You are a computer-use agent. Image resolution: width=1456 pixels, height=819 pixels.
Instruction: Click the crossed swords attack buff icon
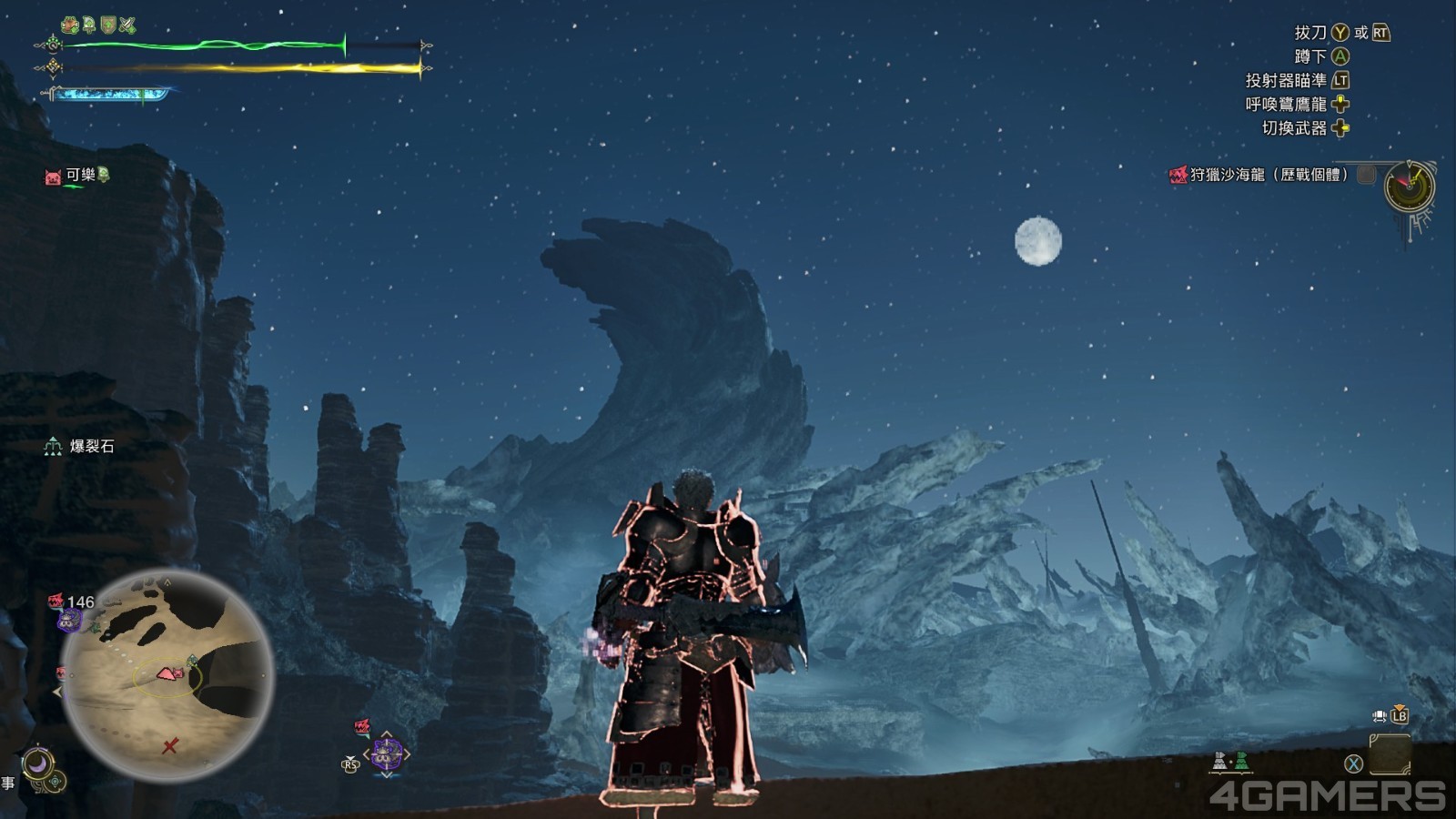click(127, 25)
